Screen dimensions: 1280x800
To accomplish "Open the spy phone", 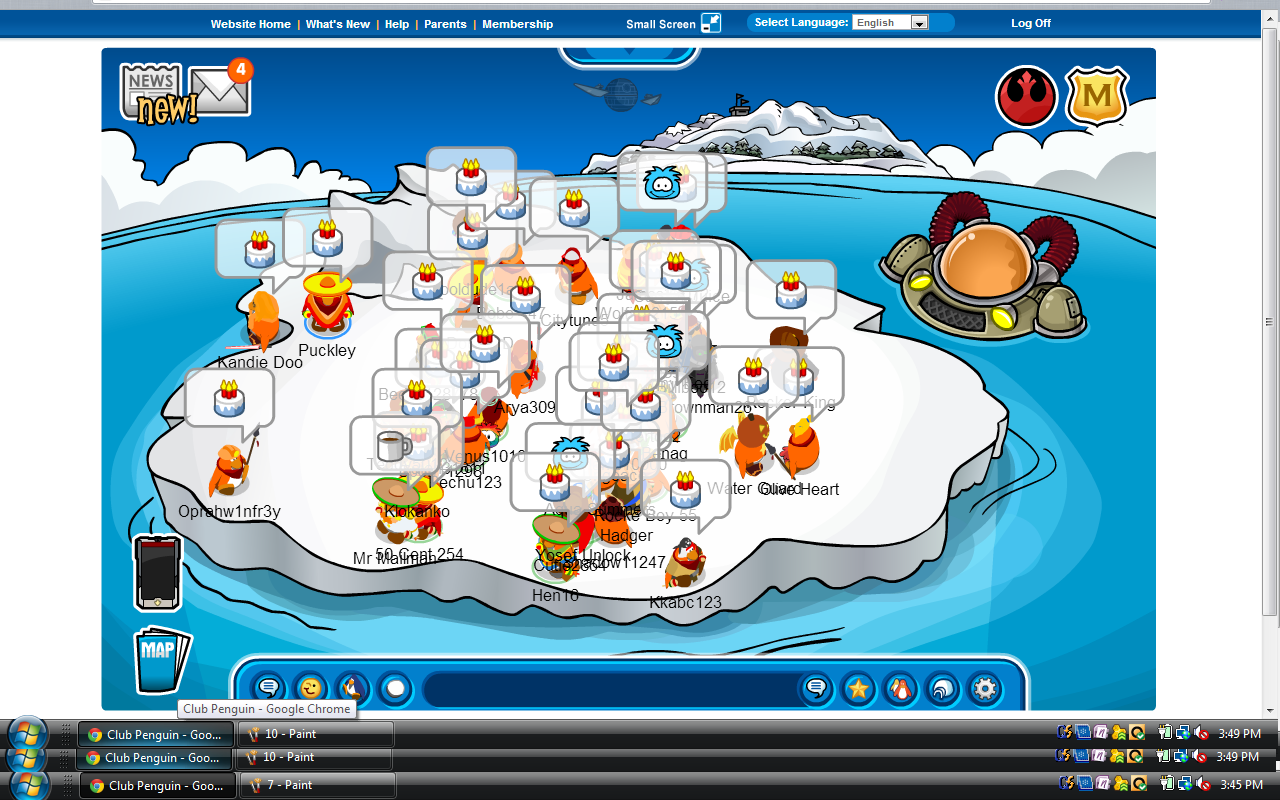I will (158, 573).
